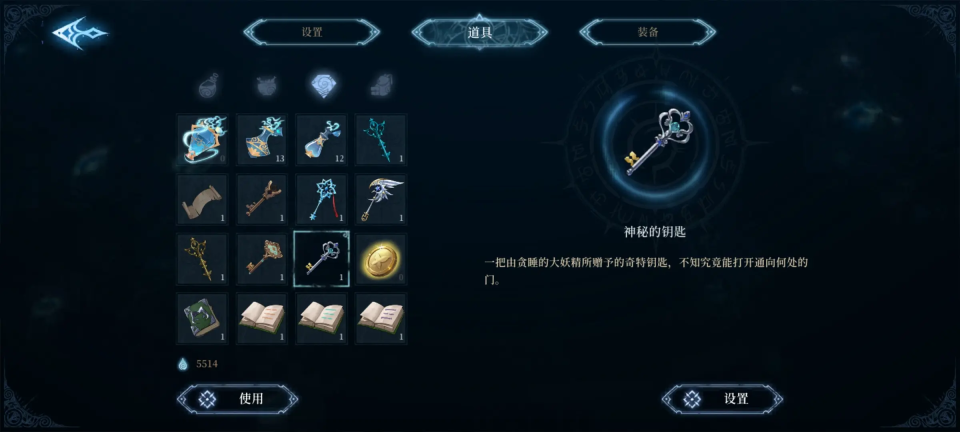Pick the gold coin item slot
This screenshot has width=960, height=432.
(x=381, y=258)
